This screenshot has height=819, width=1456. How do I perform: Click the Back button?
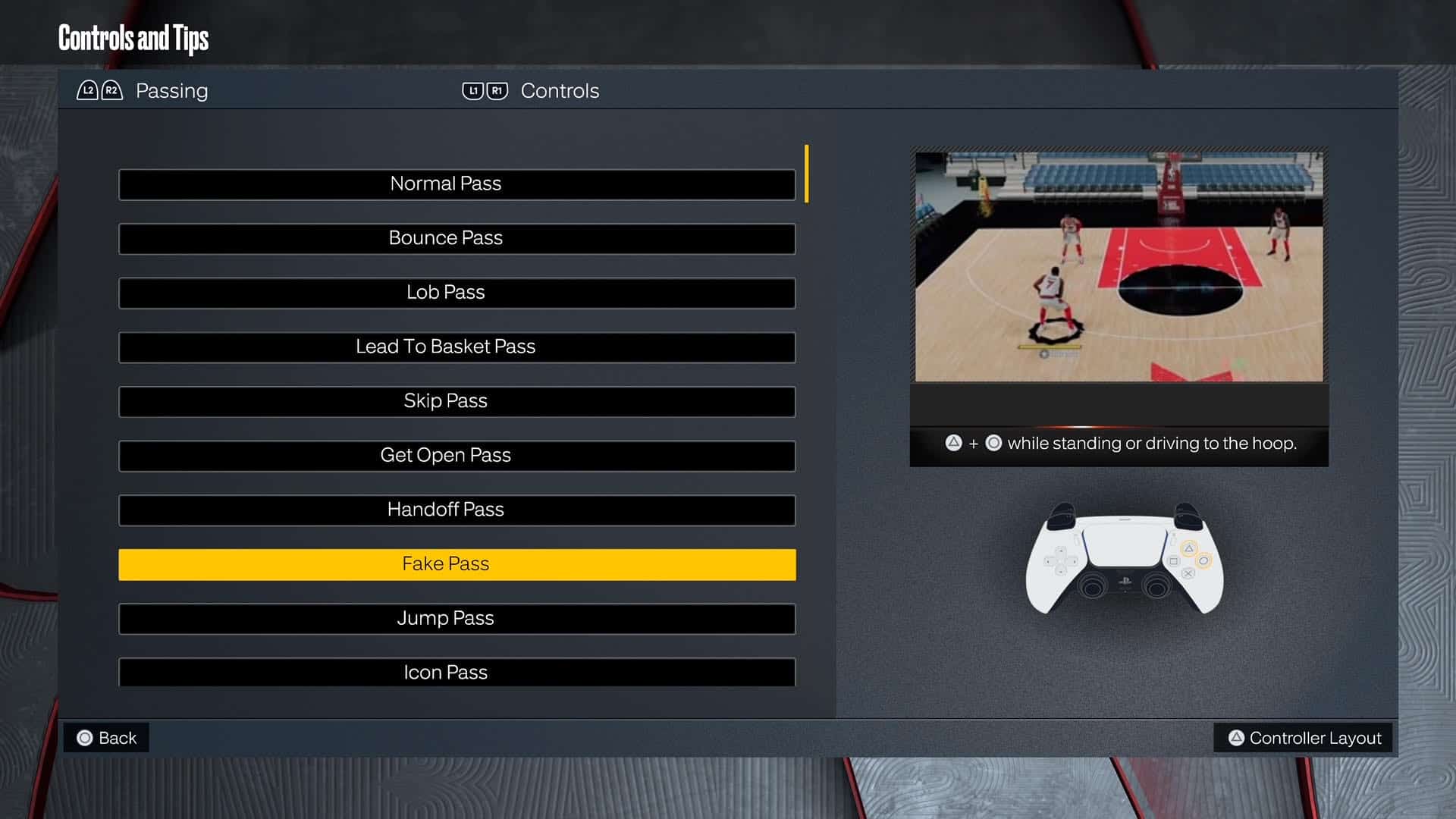click(106, 737)
